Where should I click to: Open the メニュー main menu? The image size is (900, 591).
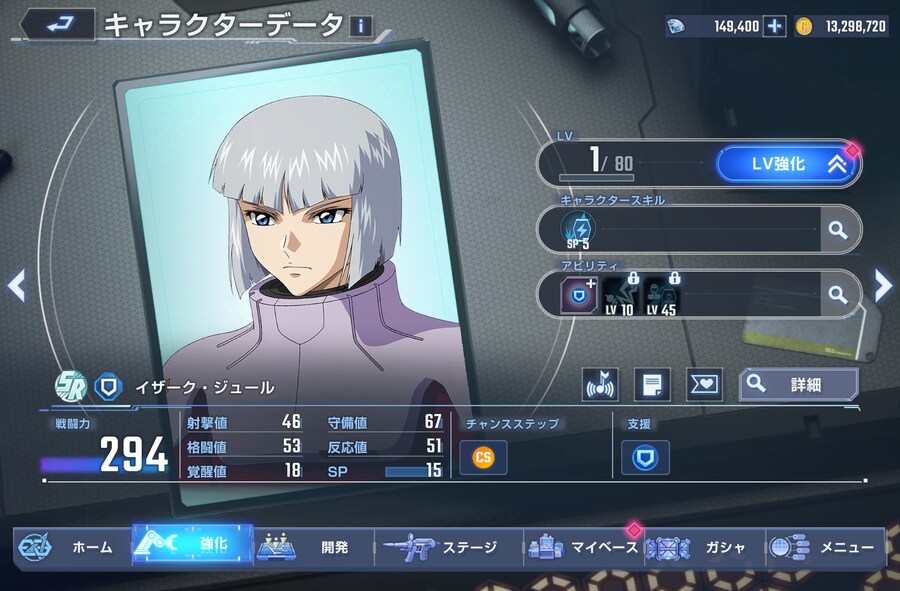(x=826, y=547)
